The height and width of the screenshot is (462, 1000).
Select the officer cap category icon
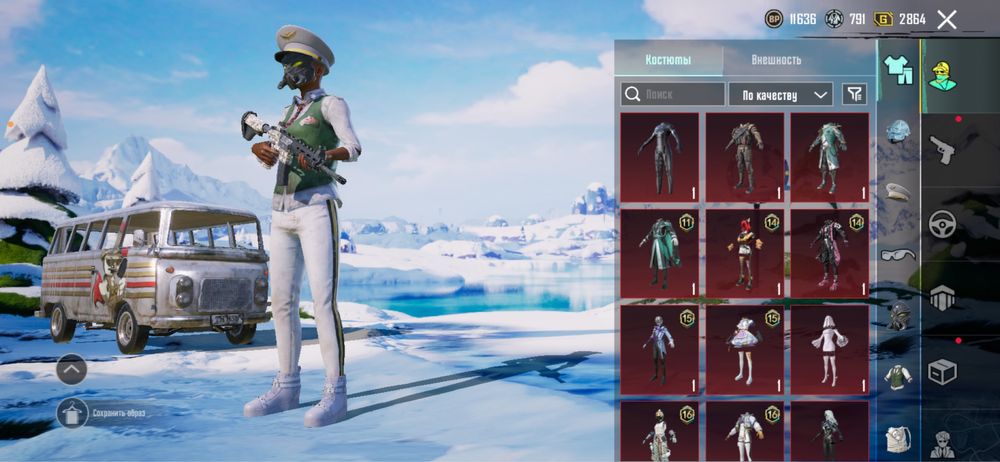(x=898, y=192)
